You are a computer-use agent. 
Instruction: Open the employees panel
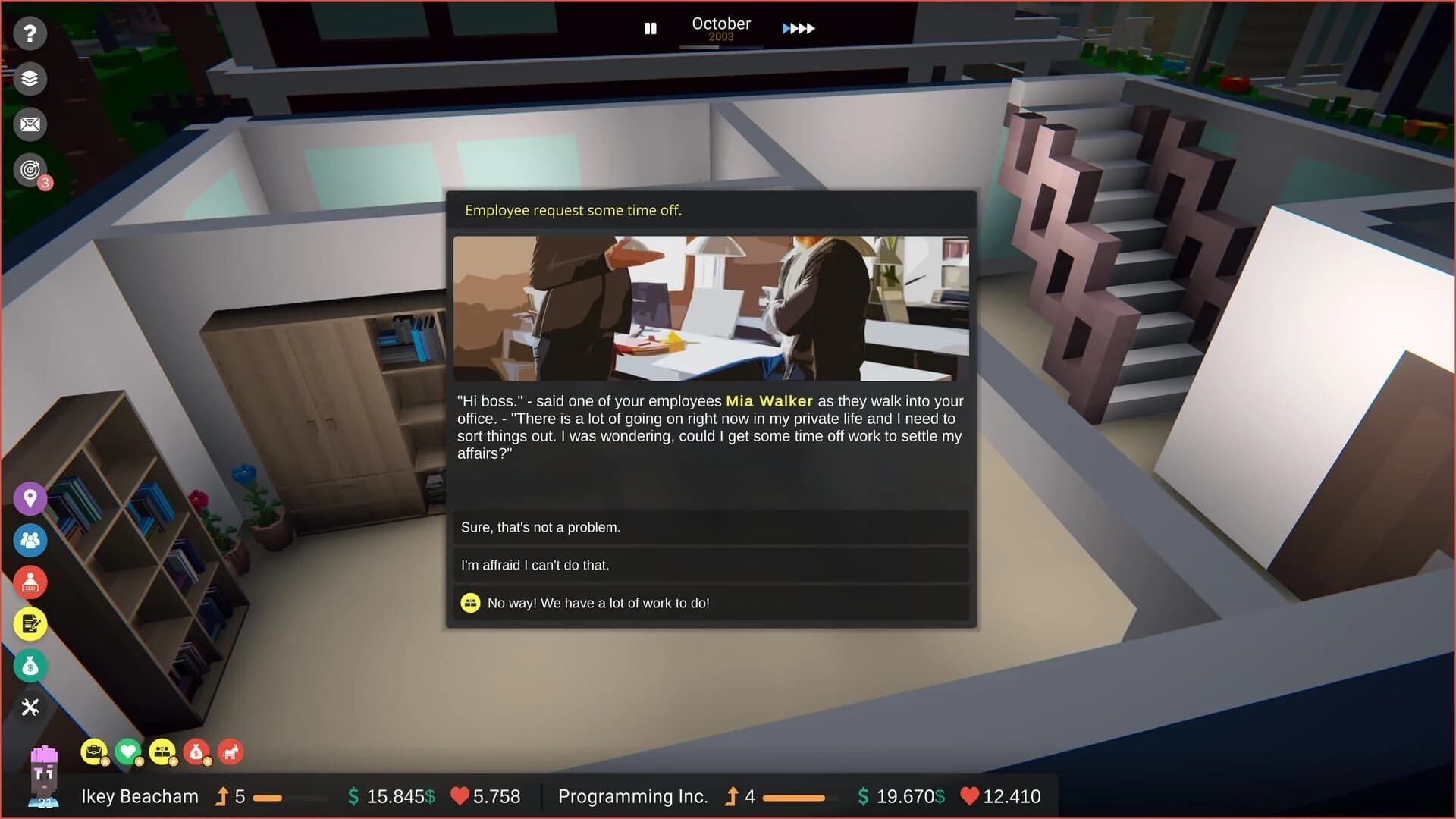pyautogui.click(x=30, y=540)
